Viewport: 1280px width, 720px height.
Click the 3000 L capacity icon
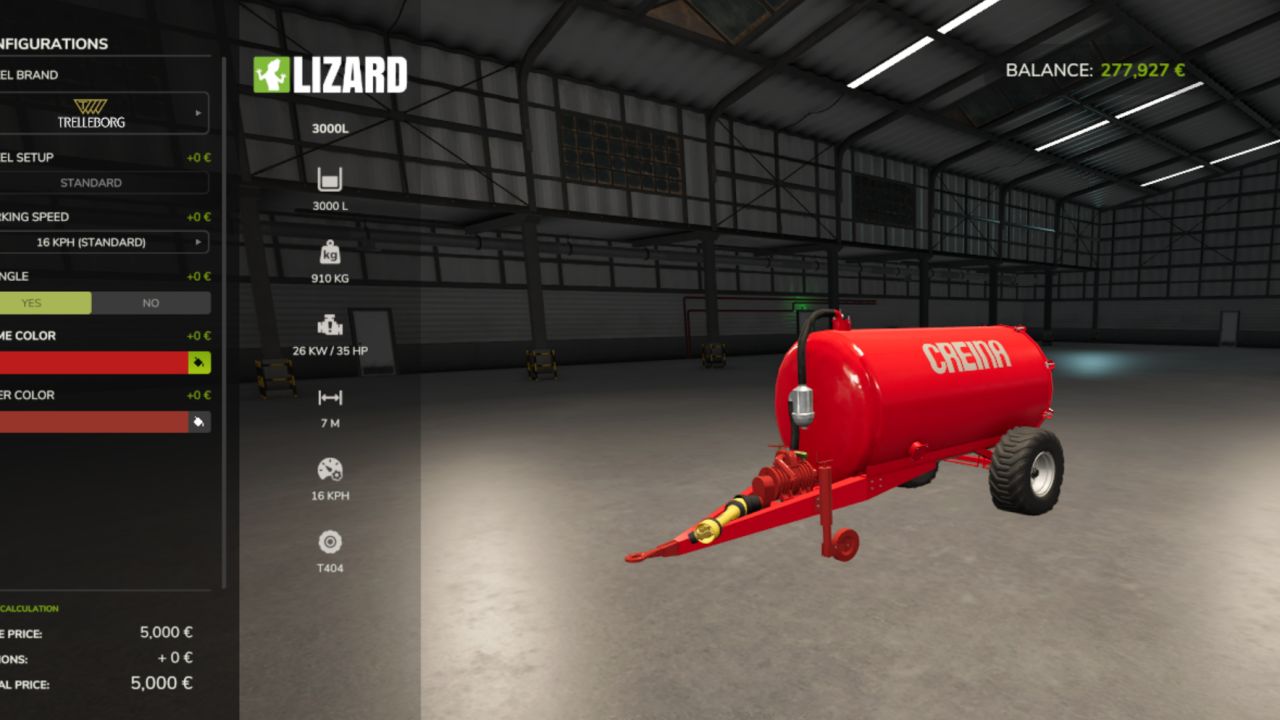coord(330,180)
